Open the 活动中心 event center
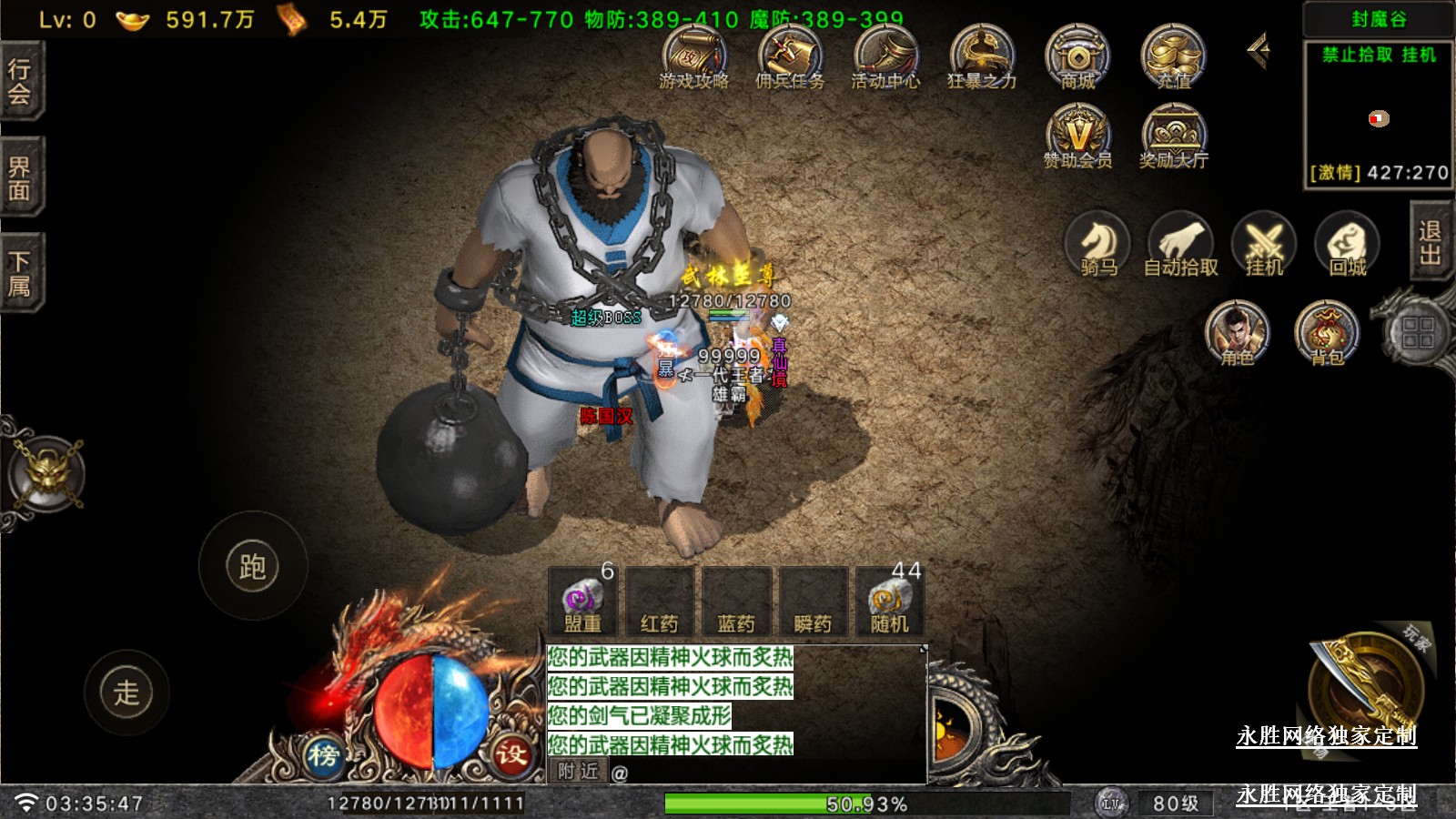The height and width of the screenshot is (819, 1456). point(885,56)
